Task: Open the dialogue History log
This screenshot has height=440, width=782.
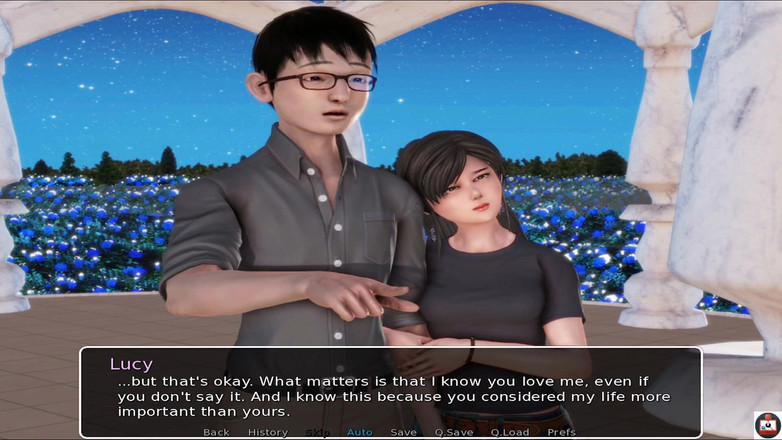Action: click(x=267, y=432)
